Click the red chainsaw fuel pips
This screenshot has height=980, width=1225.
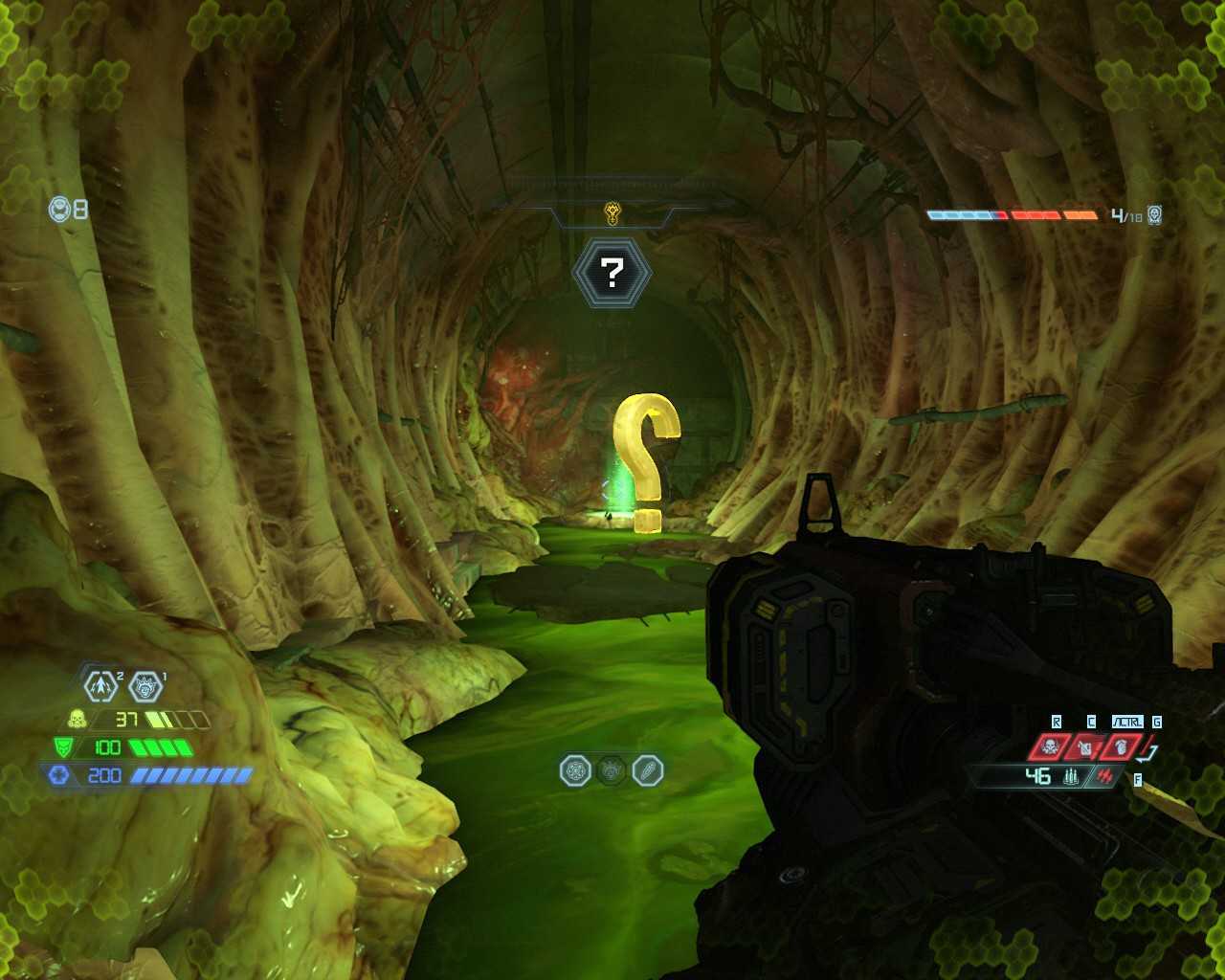pyautogui.click(x=1109, y=776)
